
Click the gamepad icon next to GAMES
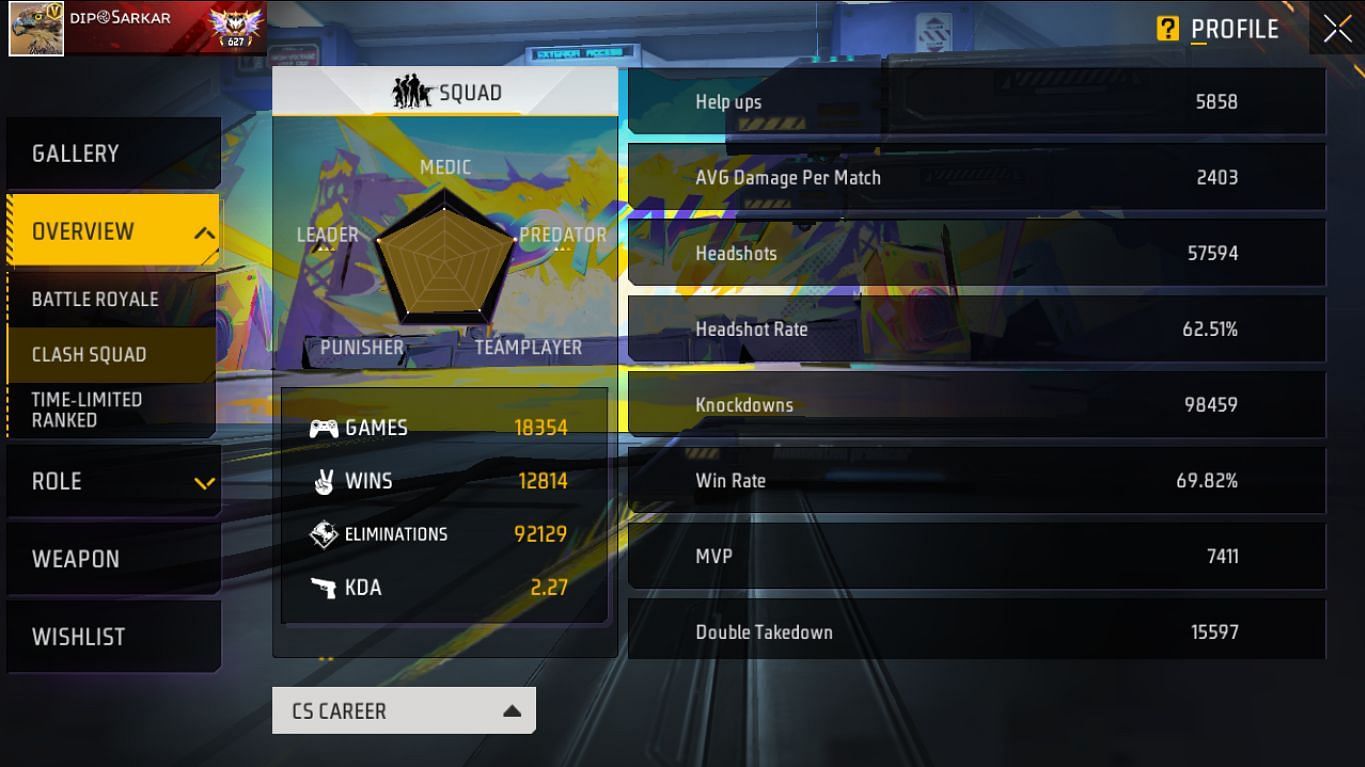pyautogui.click(x=325, y=427)
